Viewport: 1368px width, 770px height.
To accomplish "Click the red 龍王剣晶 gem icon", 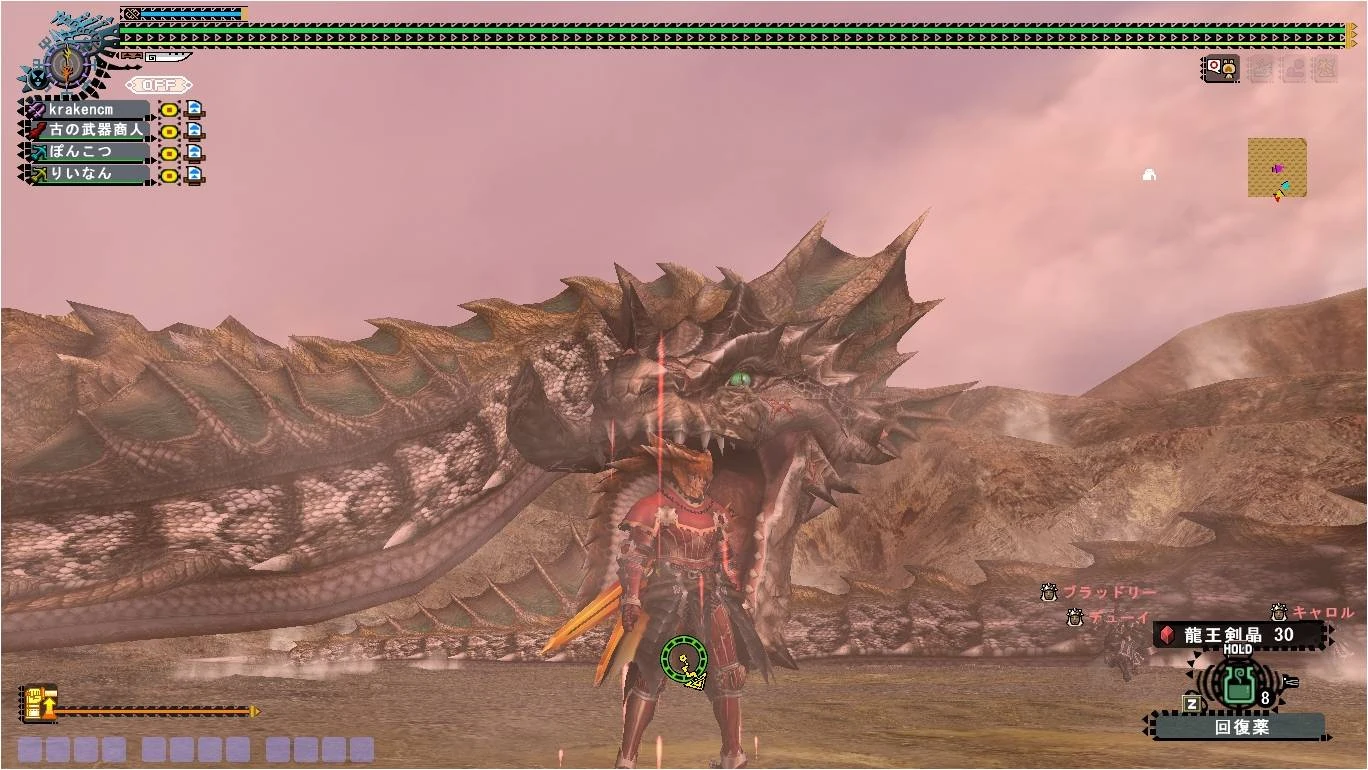I will 1168,634.
